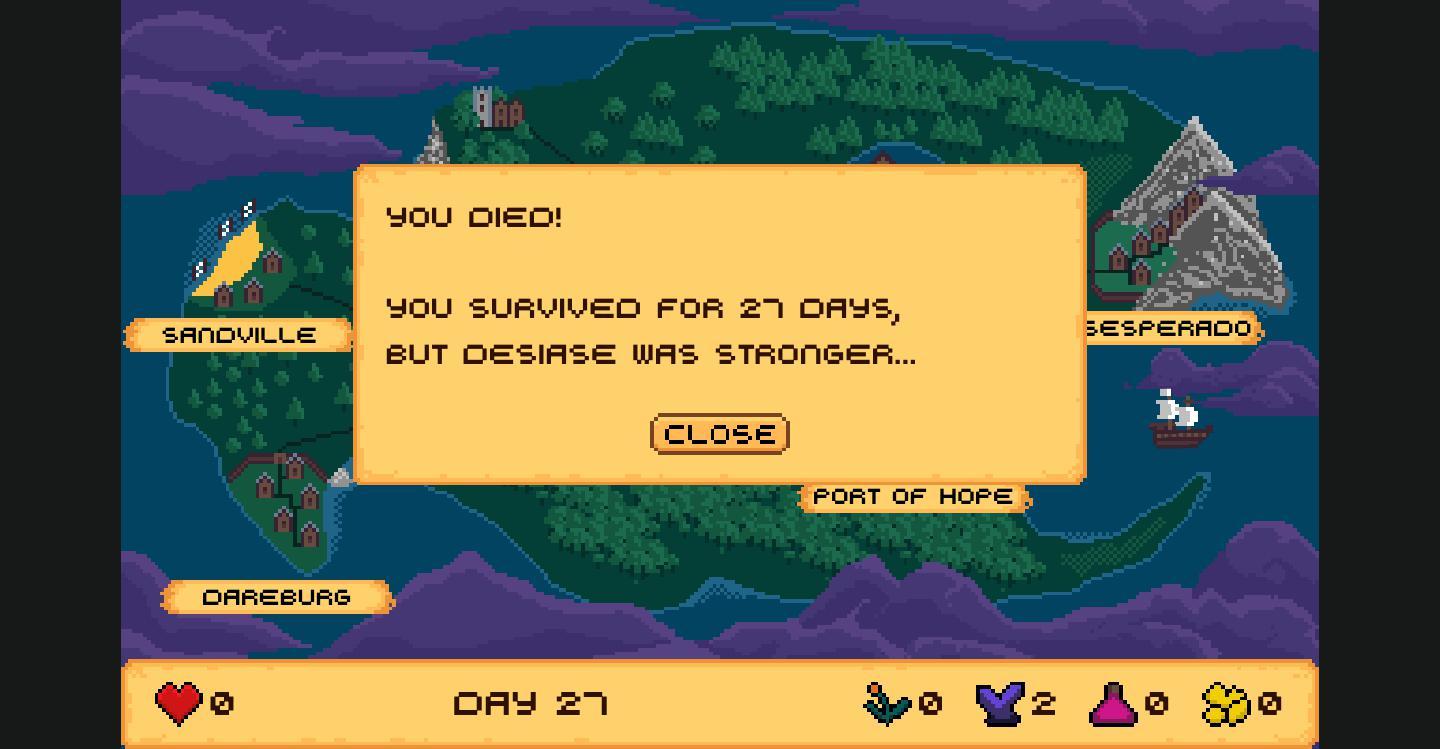Image resolution: width=1440 pixels, height=749 pixels.
Task: Travel to Port of Hope
Action: (x=911, y=495)
